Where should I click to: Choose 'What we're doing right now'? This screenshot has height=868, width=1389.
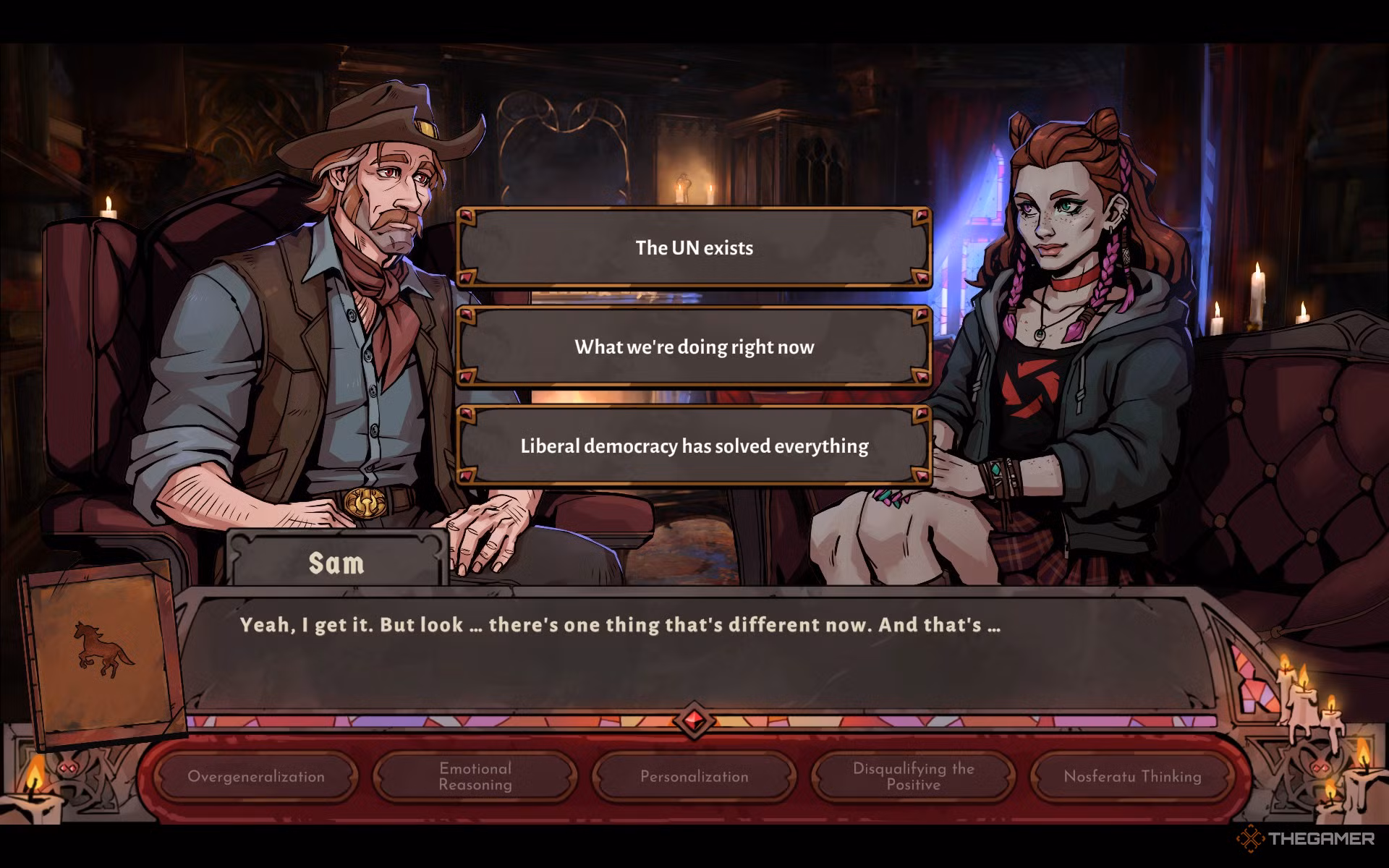[x=693, y=346]
